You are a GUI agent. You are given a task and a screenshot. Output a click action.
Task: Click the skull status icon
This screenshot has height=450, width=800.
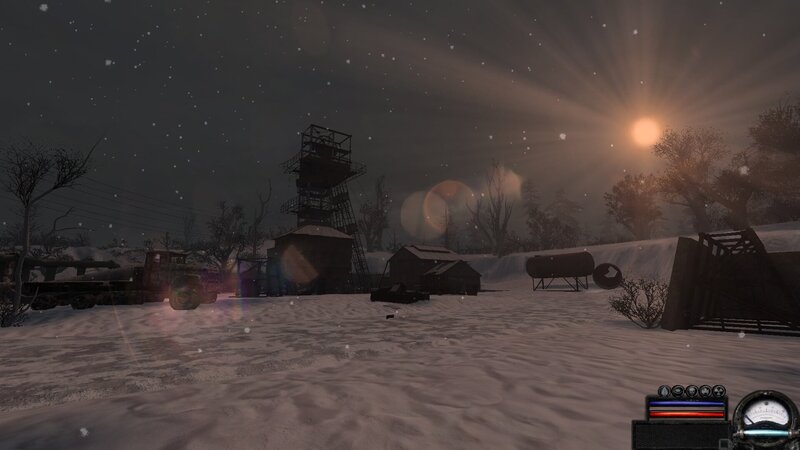[x=692, y=391]
